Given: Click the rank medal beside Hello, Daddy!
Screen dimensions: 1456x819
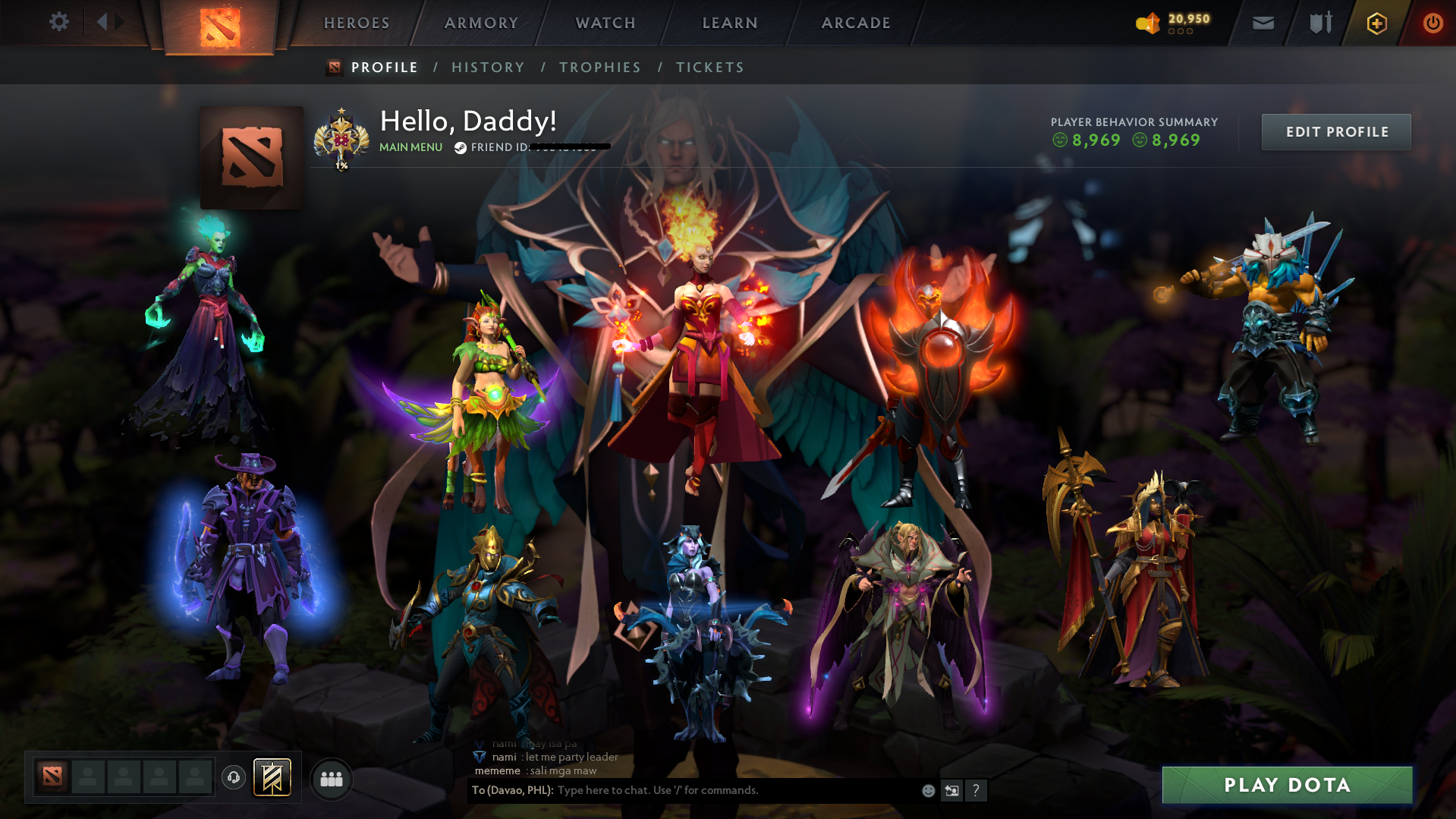Looking at the screenshot, I should (x=344, y=137).
